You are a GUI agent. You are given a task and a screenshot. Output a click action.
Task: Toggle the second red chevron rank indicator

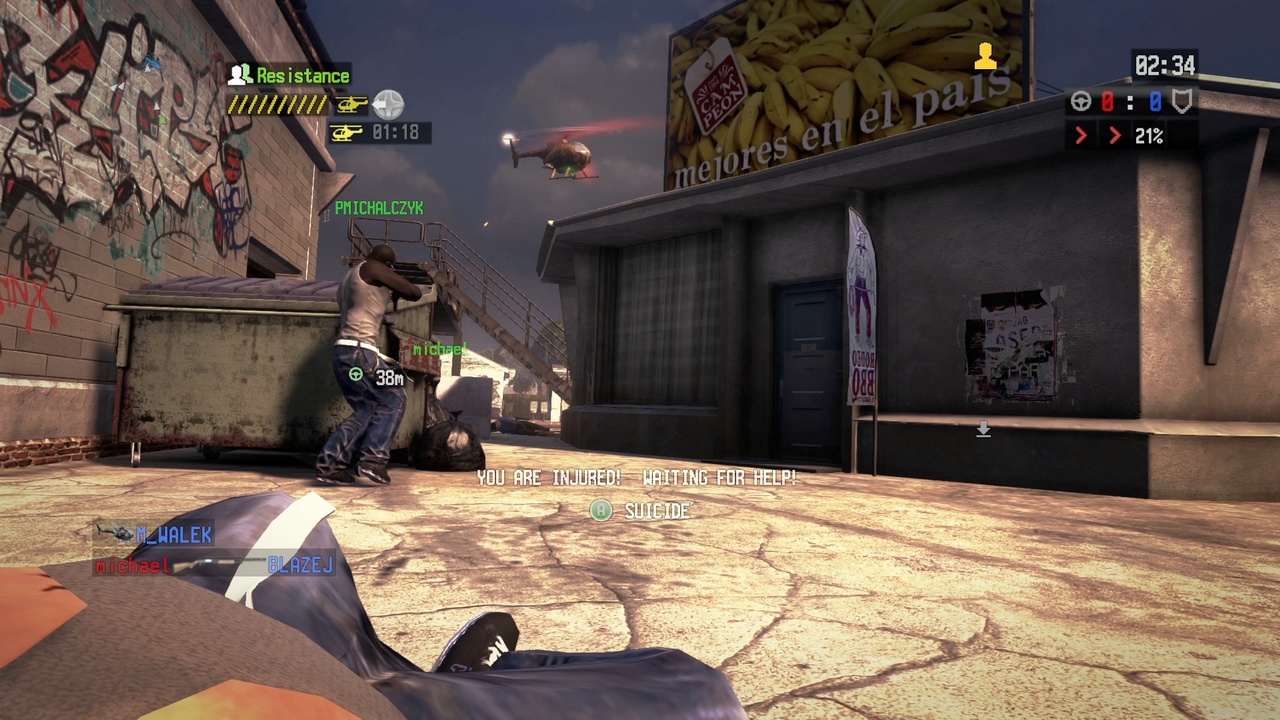pos(1116,135)
